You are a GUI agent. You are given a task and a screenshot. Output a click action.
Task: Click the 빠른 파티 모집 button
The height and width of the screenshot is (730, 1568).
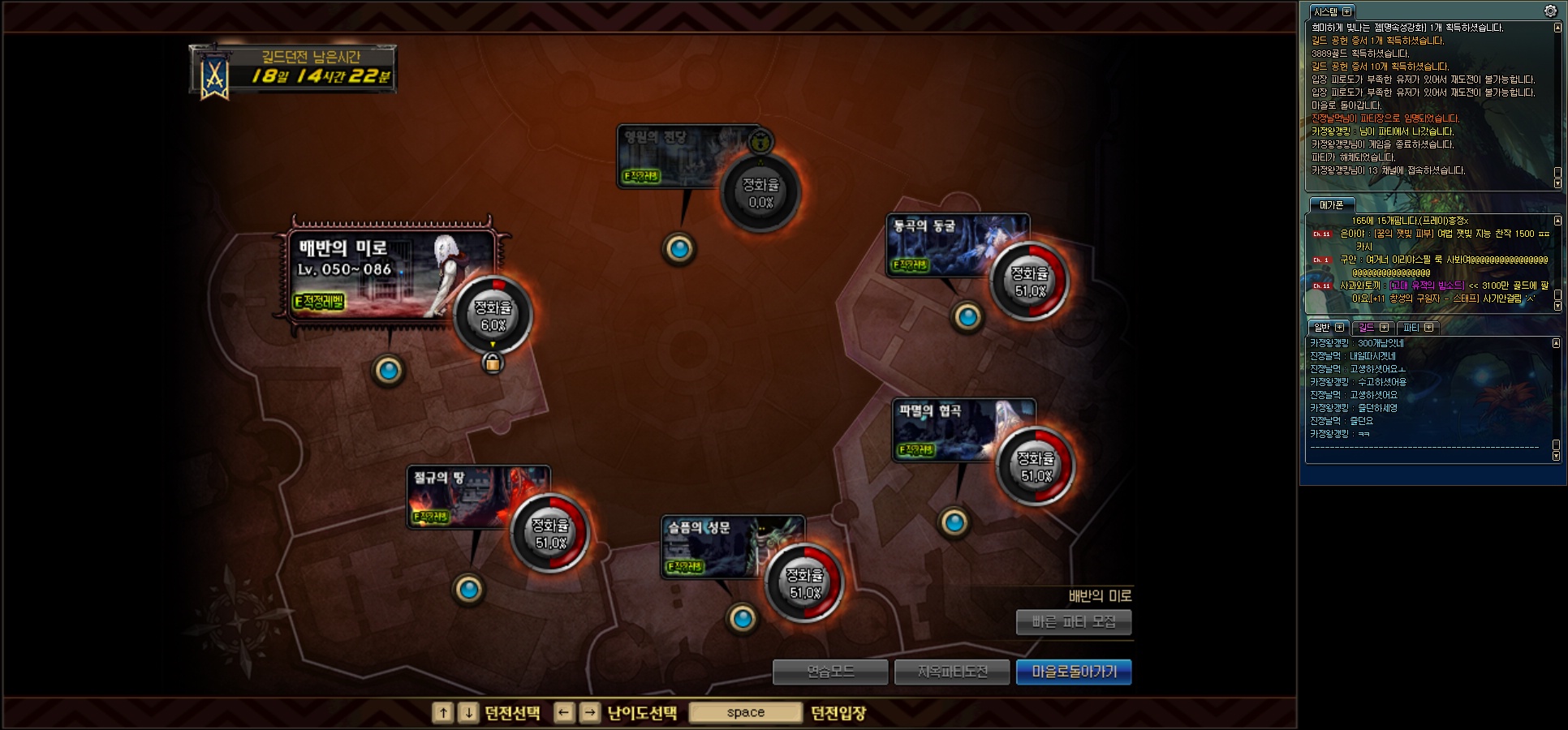(x=1073, y=622)
